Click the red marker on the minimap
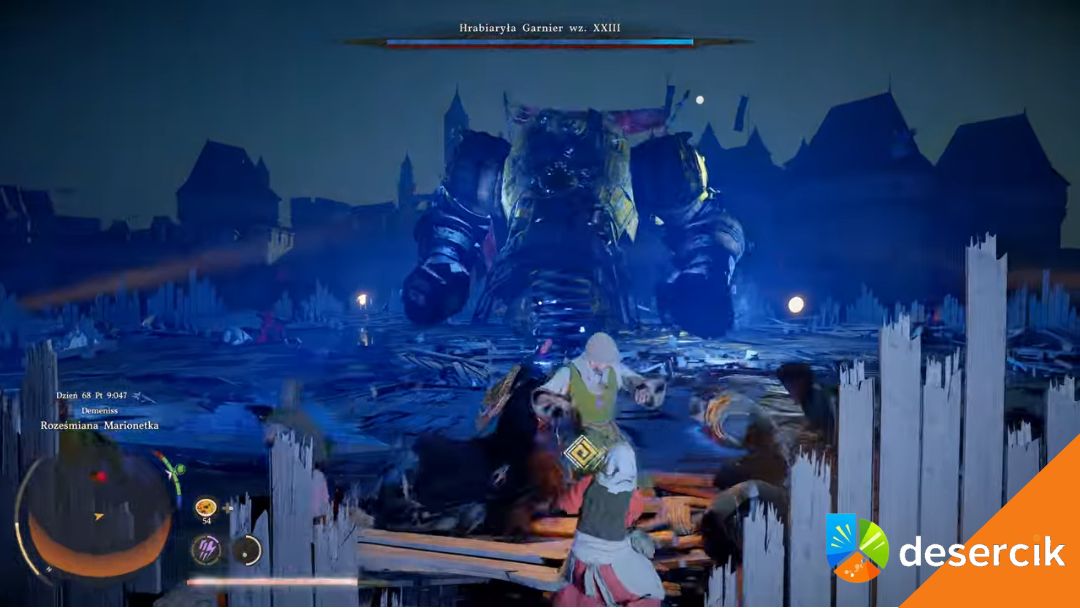Image resolution: width=1080 pixels, height=608 pixels. (99, 476)
